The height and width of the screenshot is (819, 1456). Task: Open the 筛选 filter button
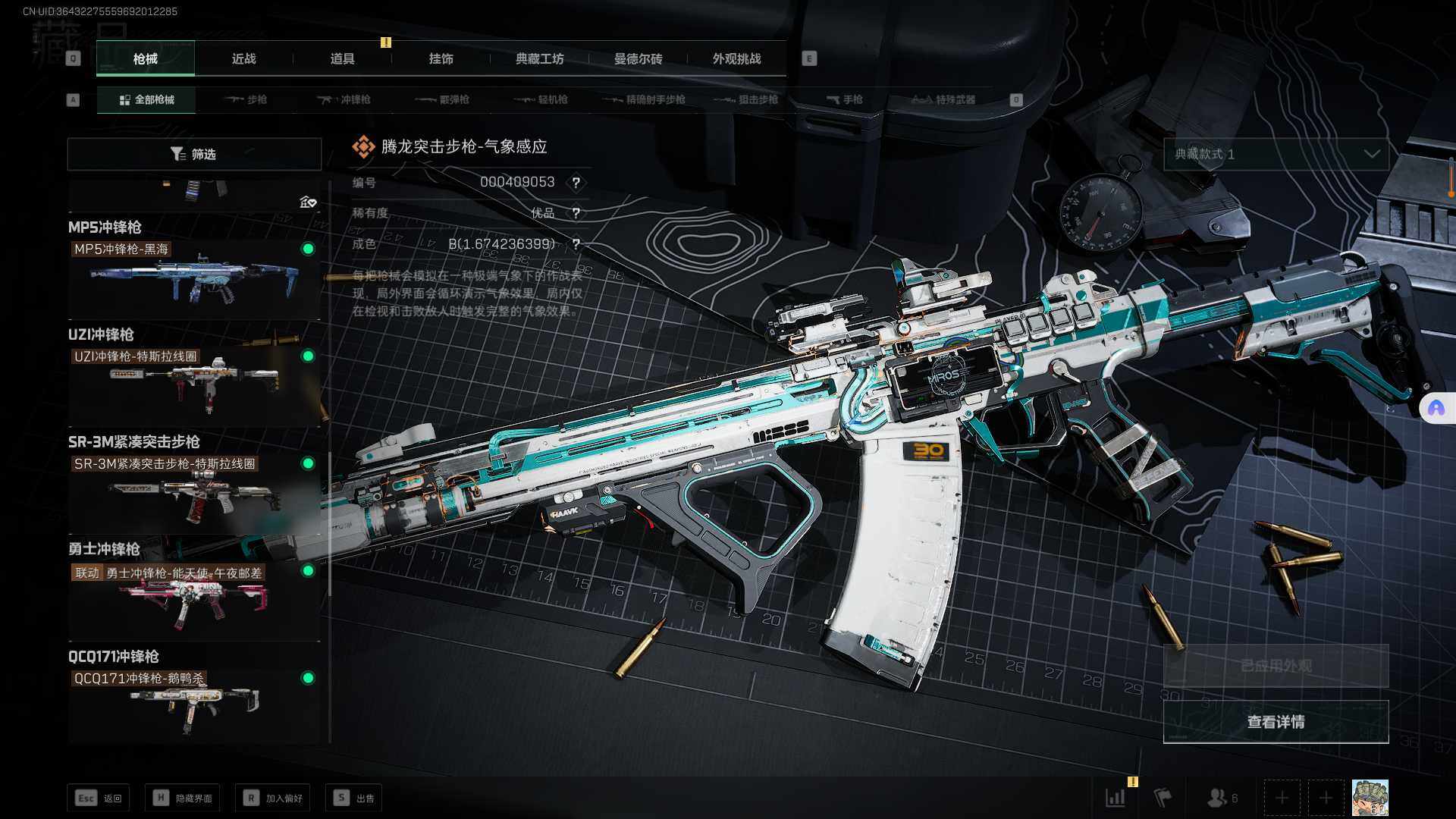click(194, 155)
